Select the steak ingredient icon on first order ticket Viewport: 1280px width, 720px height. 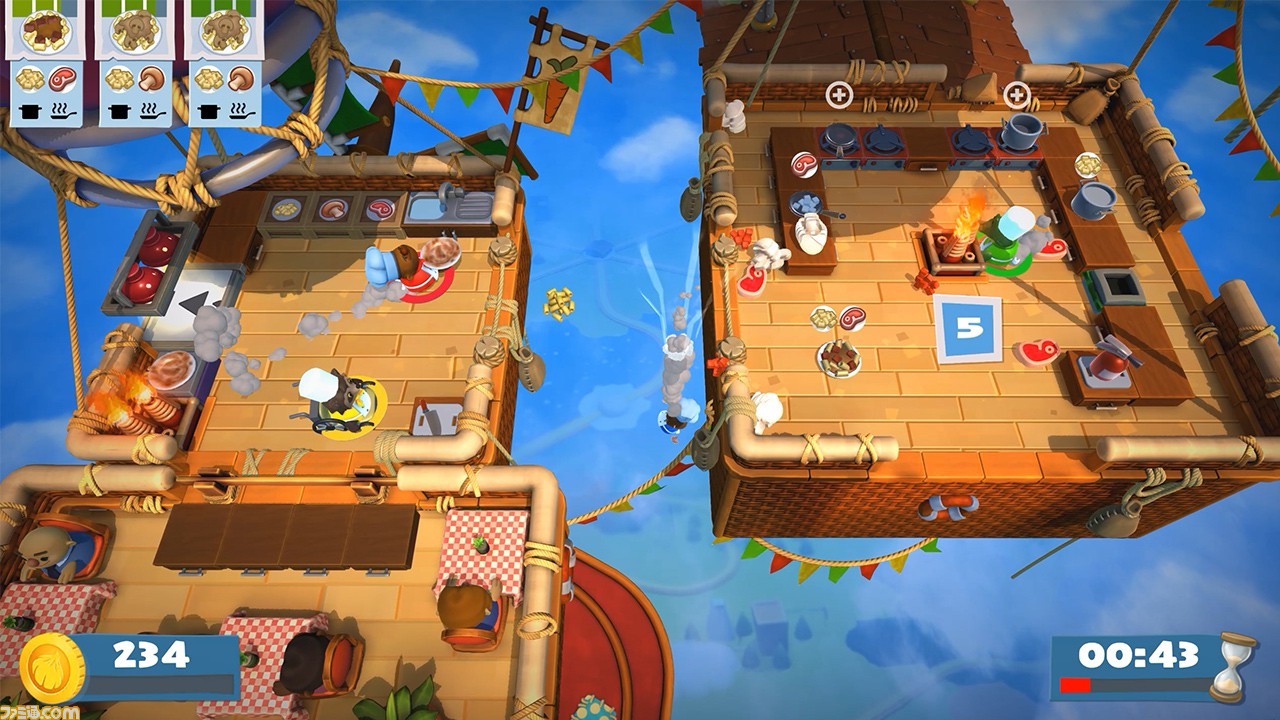point(62,80)
